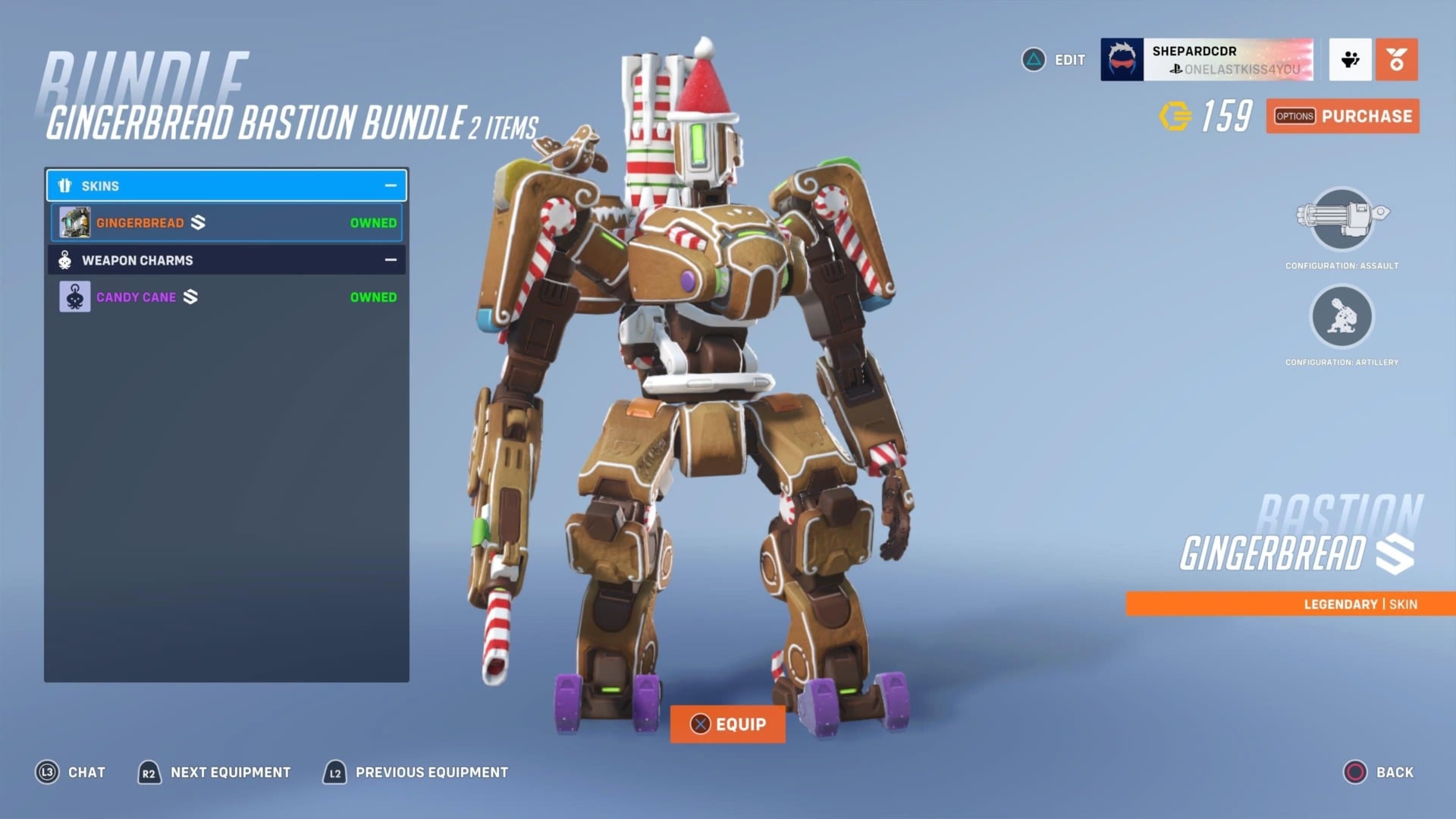The image size is (1456, 819).
Task: Collapse the Skins section
Action: click(x=391, y=186)
